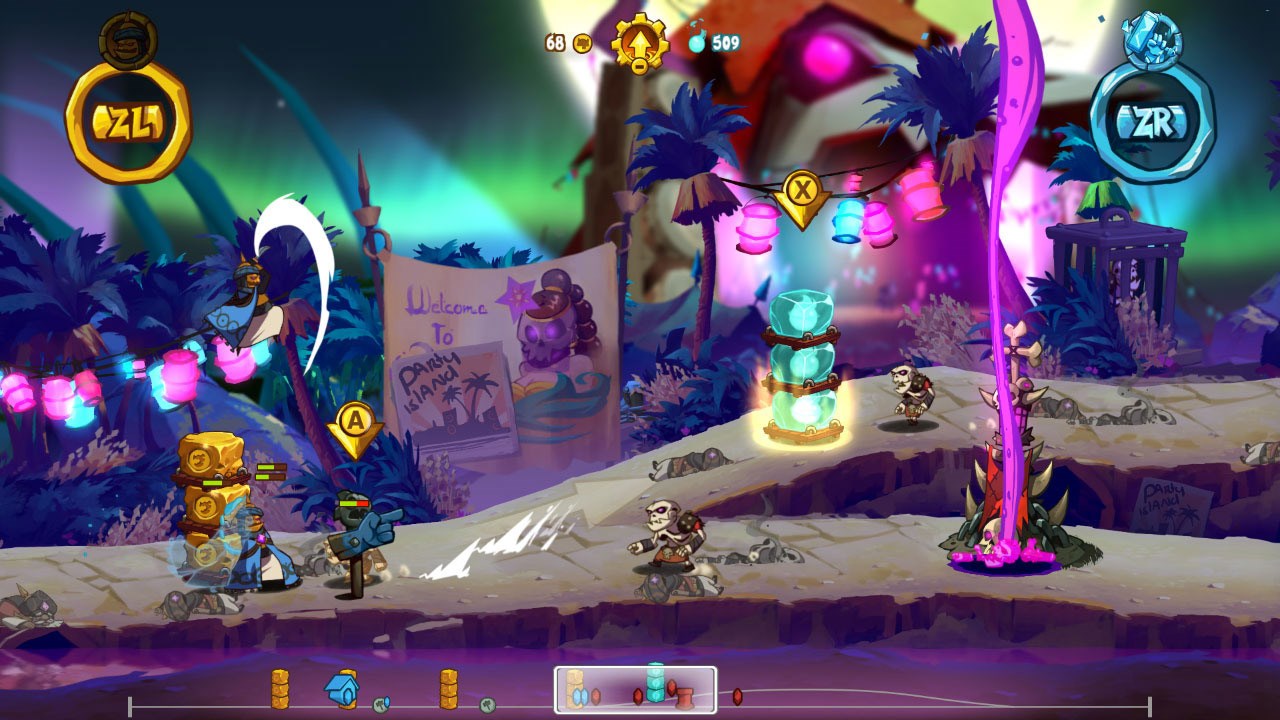Open the gold gear upgrade menu

pos(639,43)
